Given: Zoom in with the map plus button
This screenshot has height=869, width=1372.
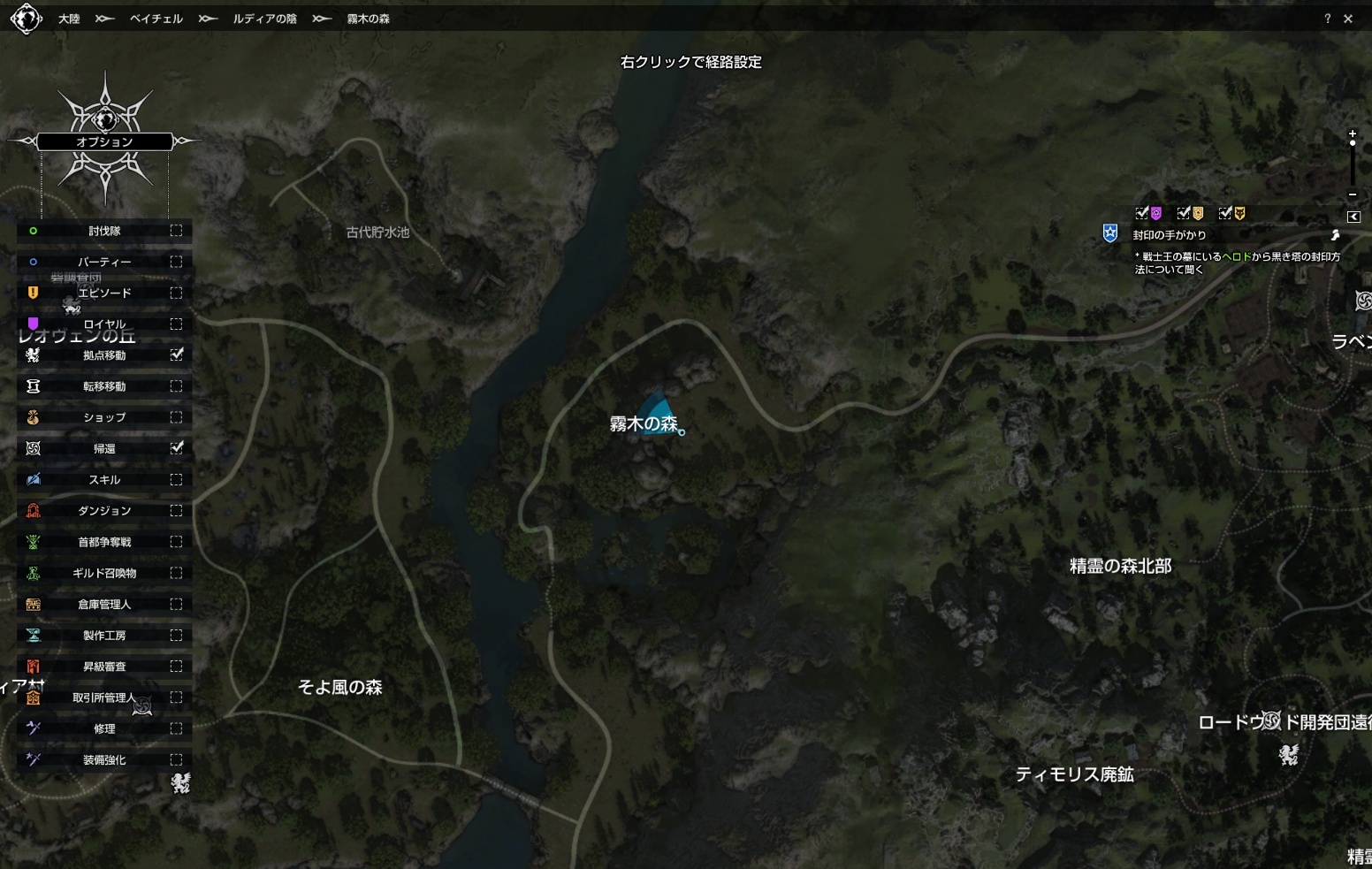Looking at the screenshot, I should pos(1353,133).
